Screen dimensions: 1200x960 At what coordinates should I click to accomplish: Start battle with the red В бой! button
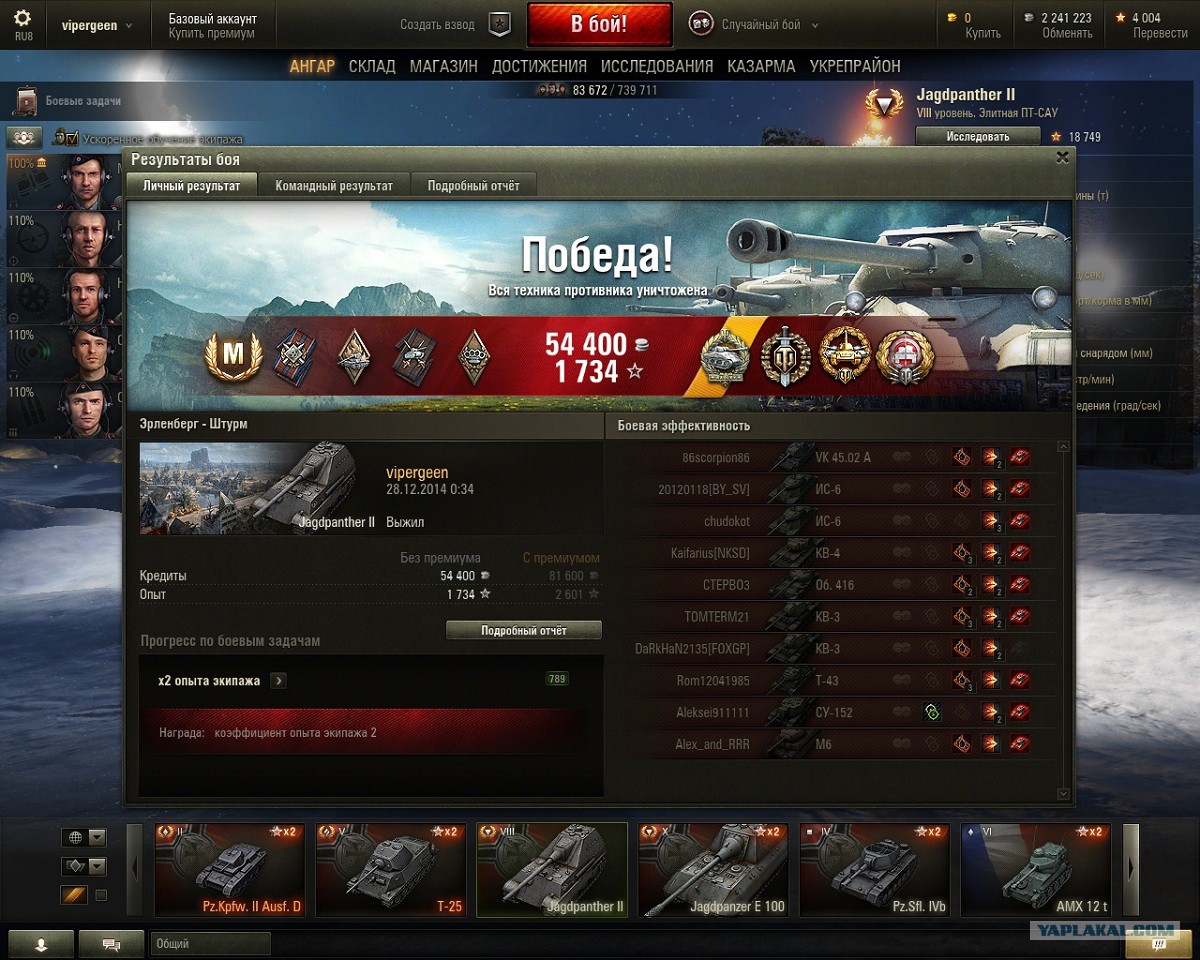(599, 25)
